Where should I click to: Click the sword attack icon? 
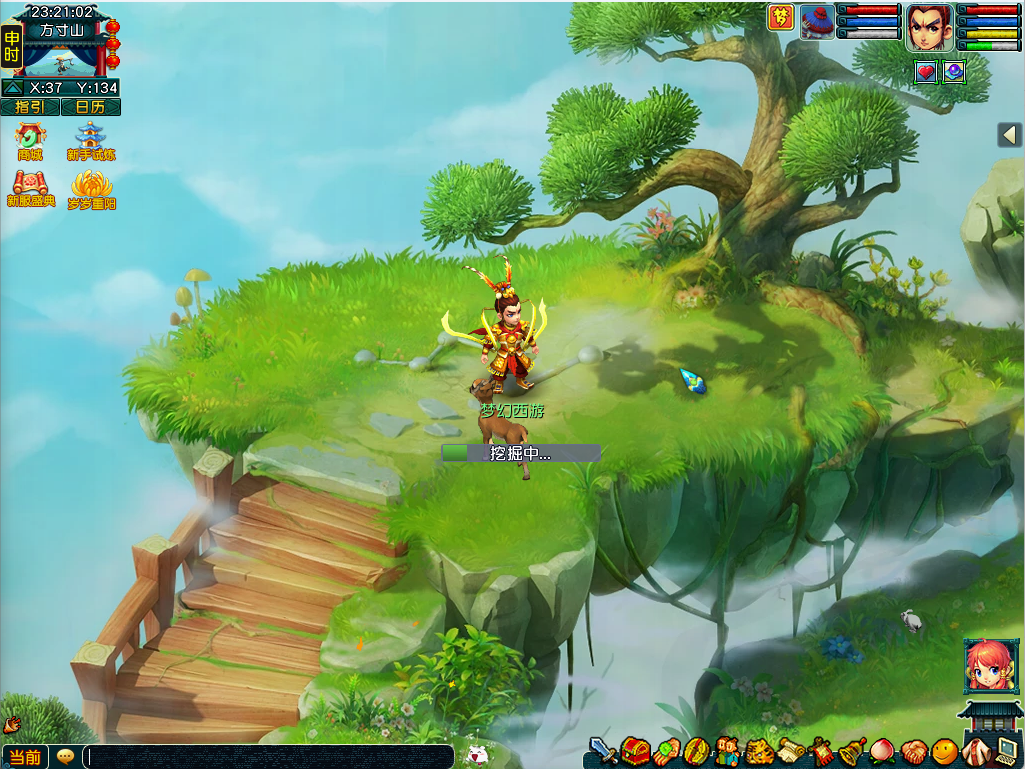click(x=602, y=750)
